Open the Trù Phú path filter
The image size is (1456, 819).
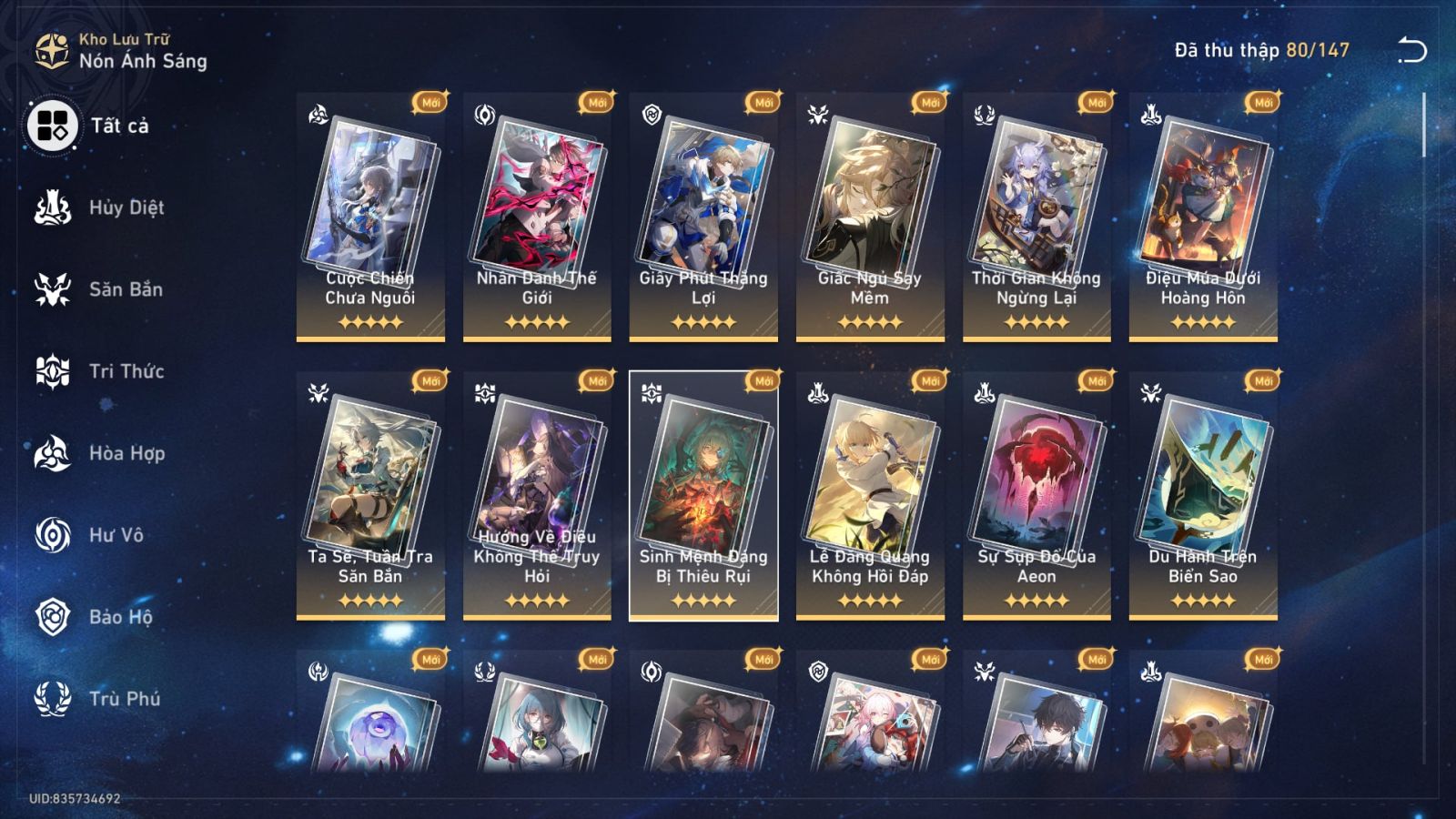pyautogui.click(x=55, y=699)
